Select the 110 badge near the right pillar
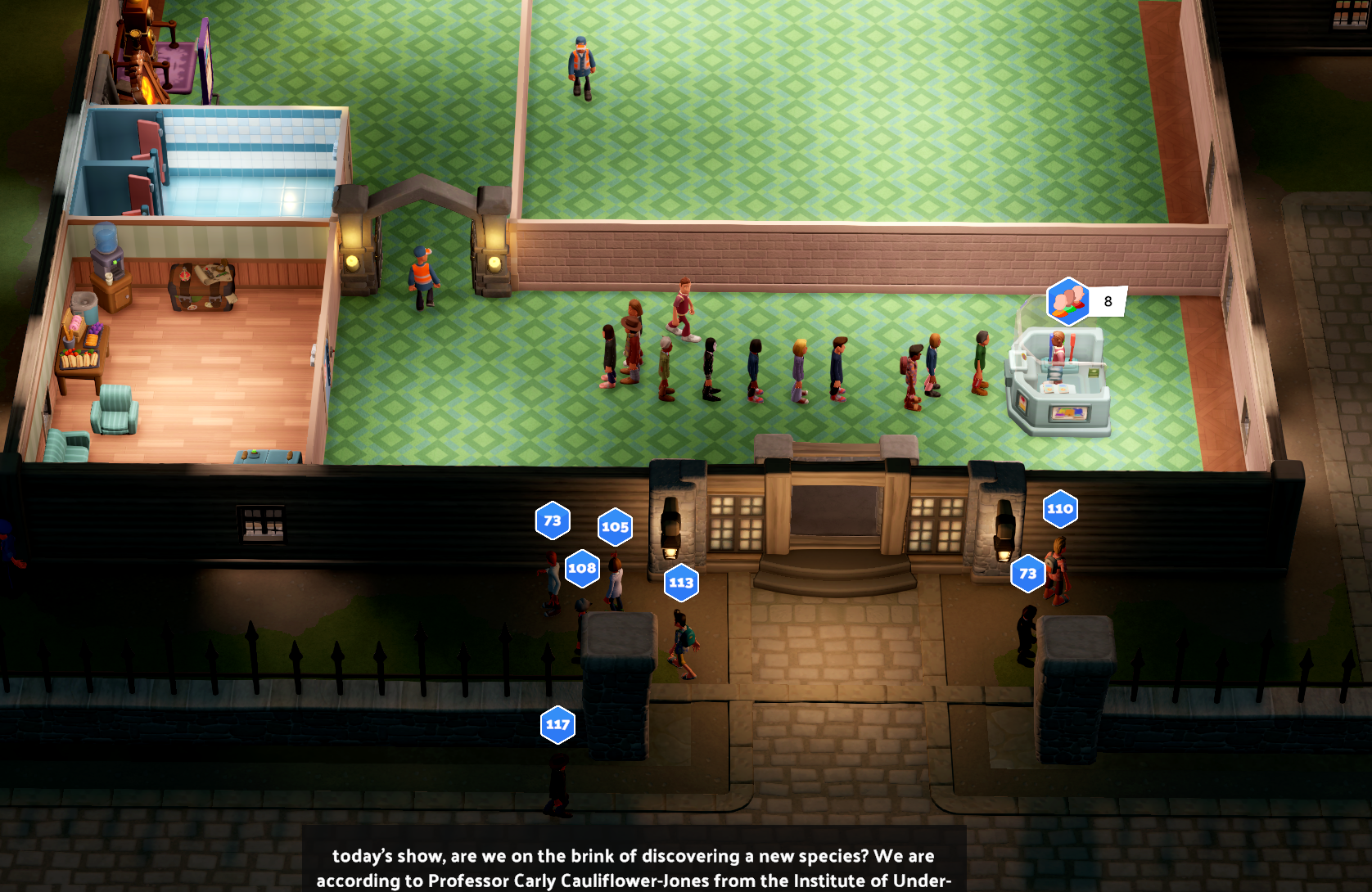The height and width of the screenshot is (892, 1372). point(1061,507)
